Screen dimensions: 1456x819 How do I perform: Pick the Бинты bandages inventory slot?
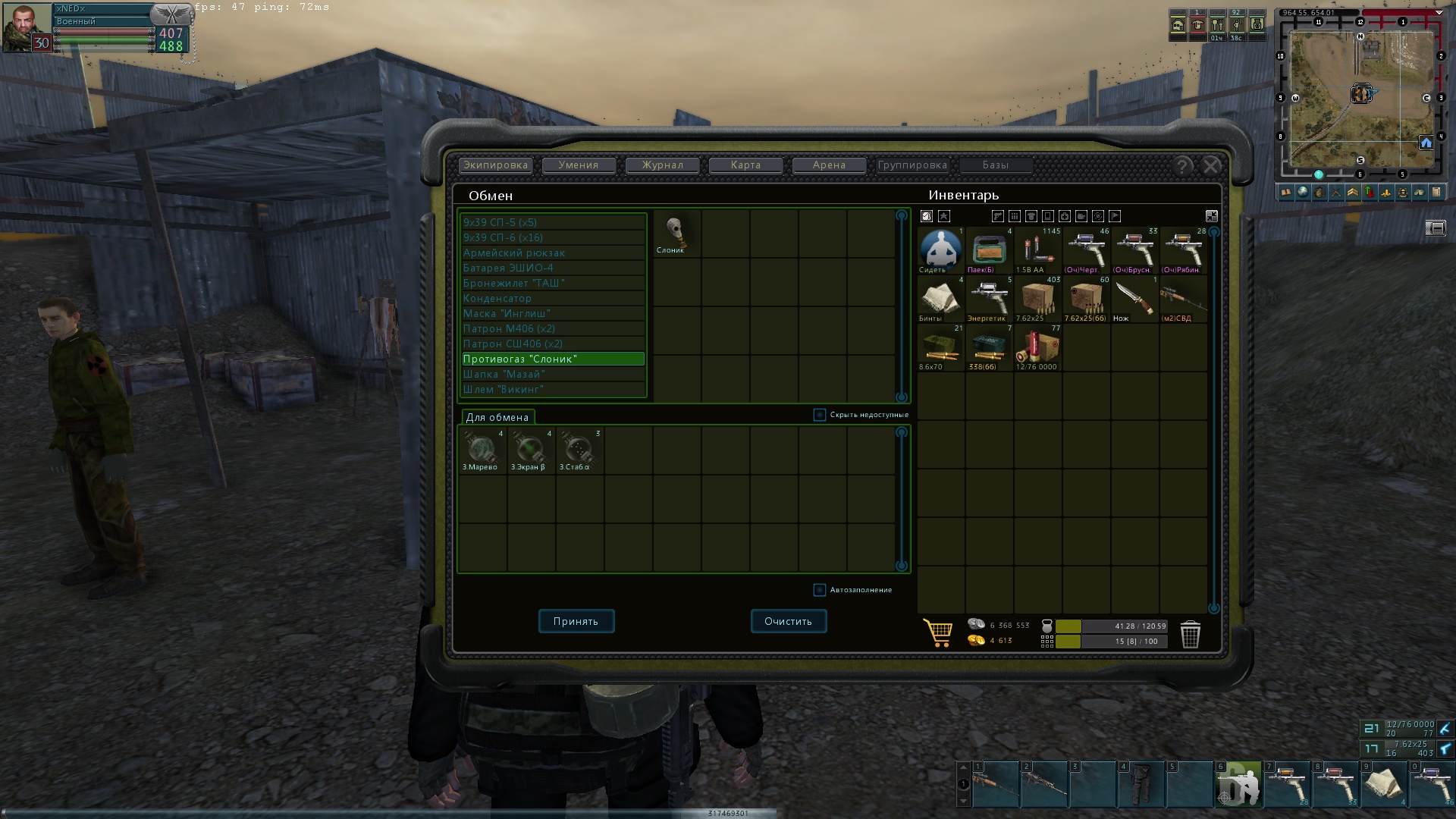[x=940, y=299]
